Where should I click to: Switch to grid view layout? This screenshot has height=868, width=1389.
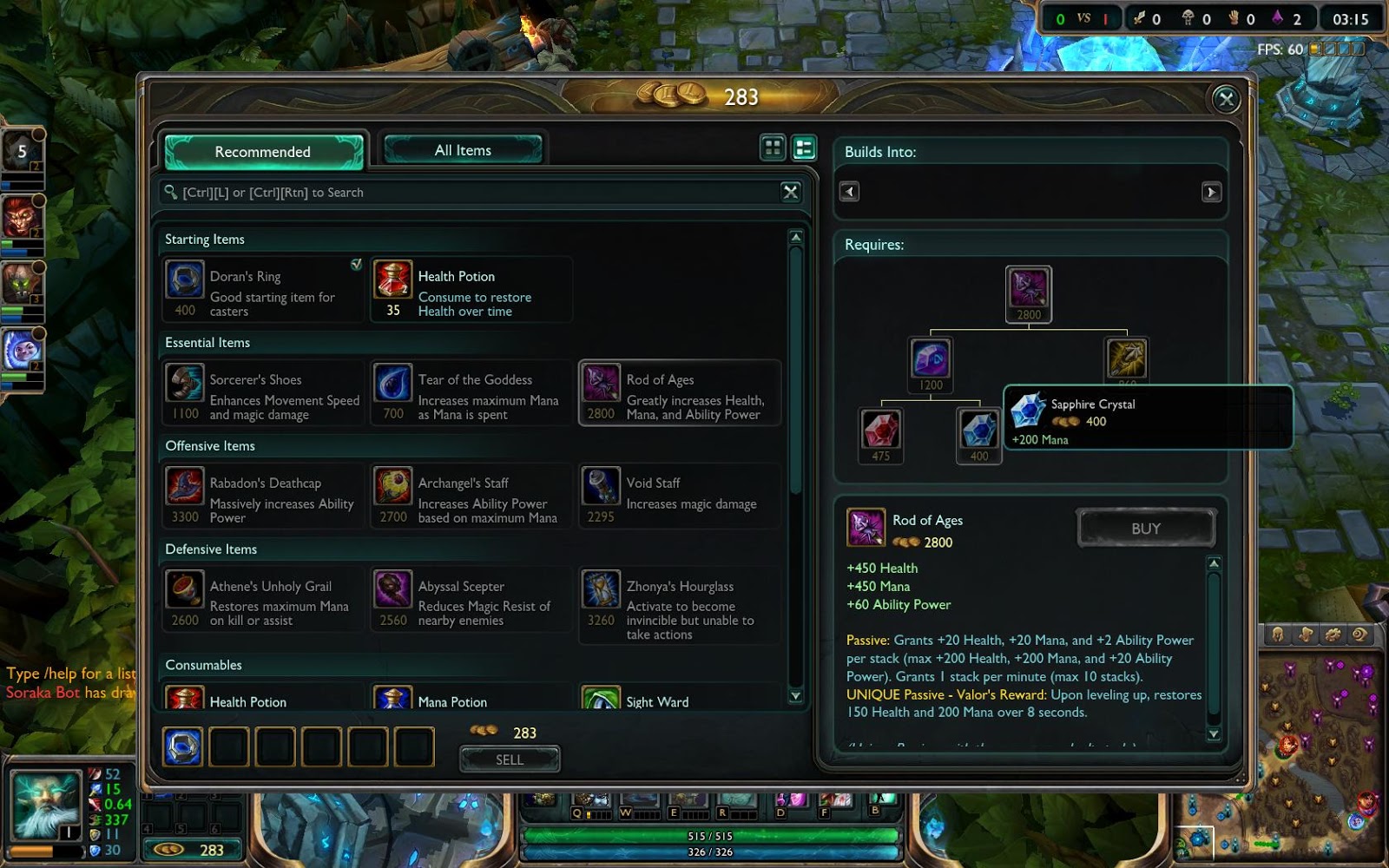click(x=773, y=148)
